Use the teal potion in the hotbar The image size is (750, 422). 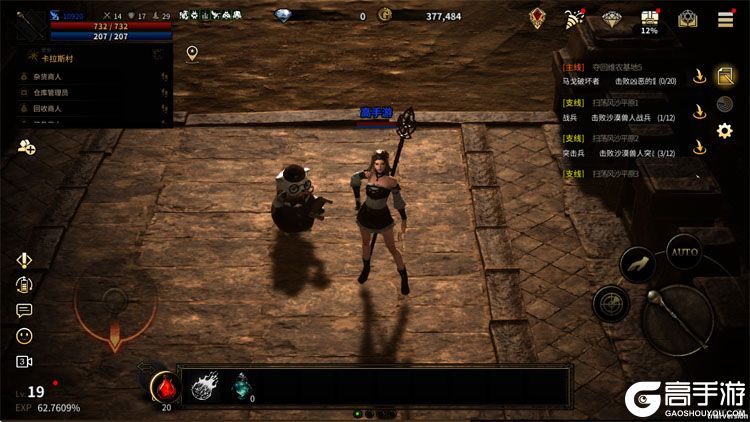[x=240, y=385]
